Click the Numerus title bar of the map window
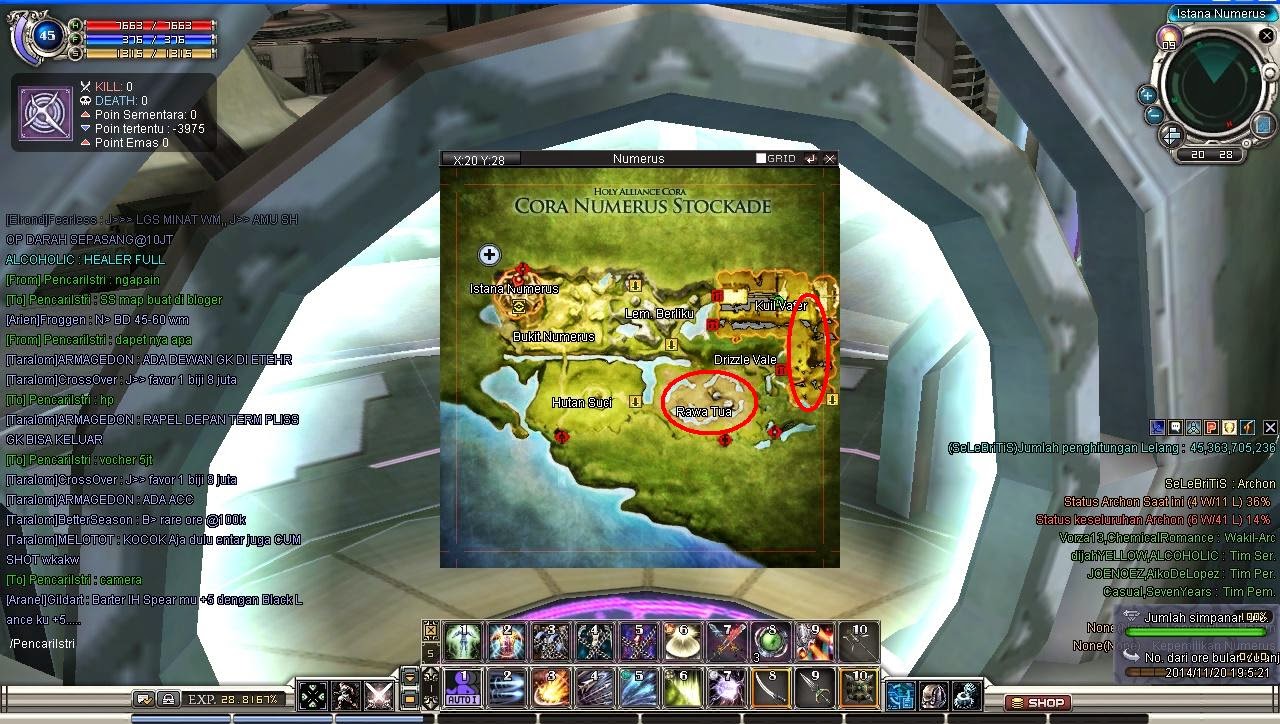The width and height of the screenshot is (1280, 724). click(640, 158)
